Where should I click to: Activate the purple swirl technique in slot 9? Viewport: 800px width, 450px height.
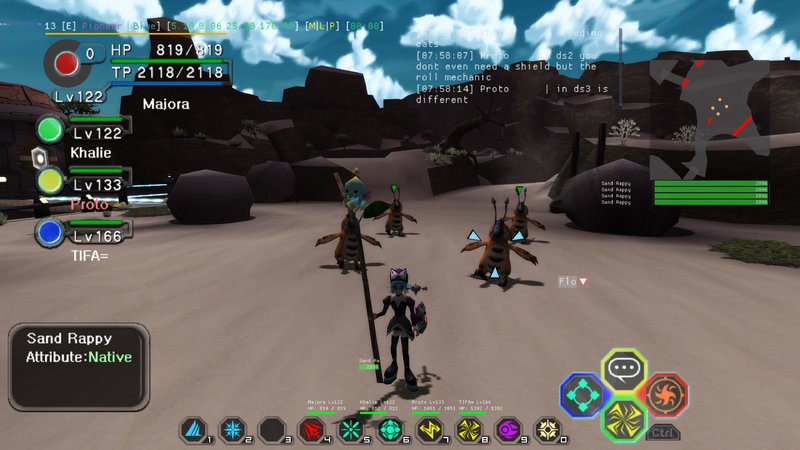point(508,431)
